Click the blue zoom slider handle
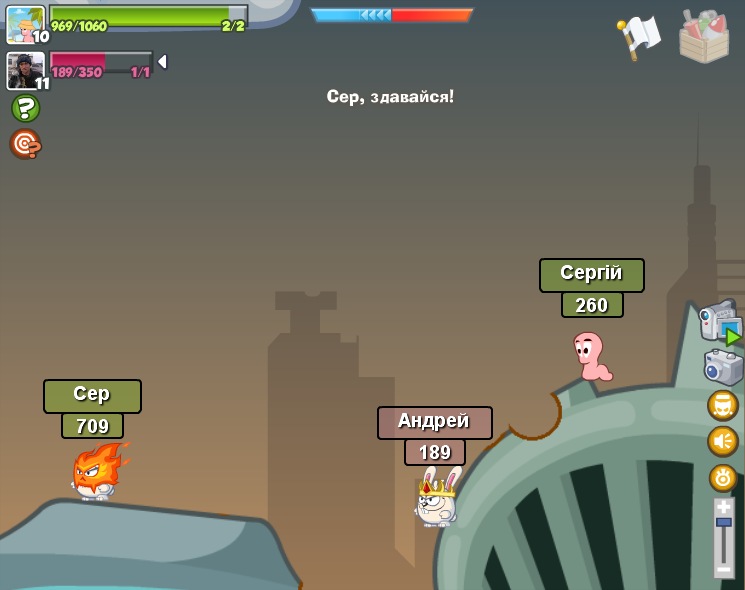The width and height of the screenshot is (745, 590). pyautogui.click(x=724, y=522)
